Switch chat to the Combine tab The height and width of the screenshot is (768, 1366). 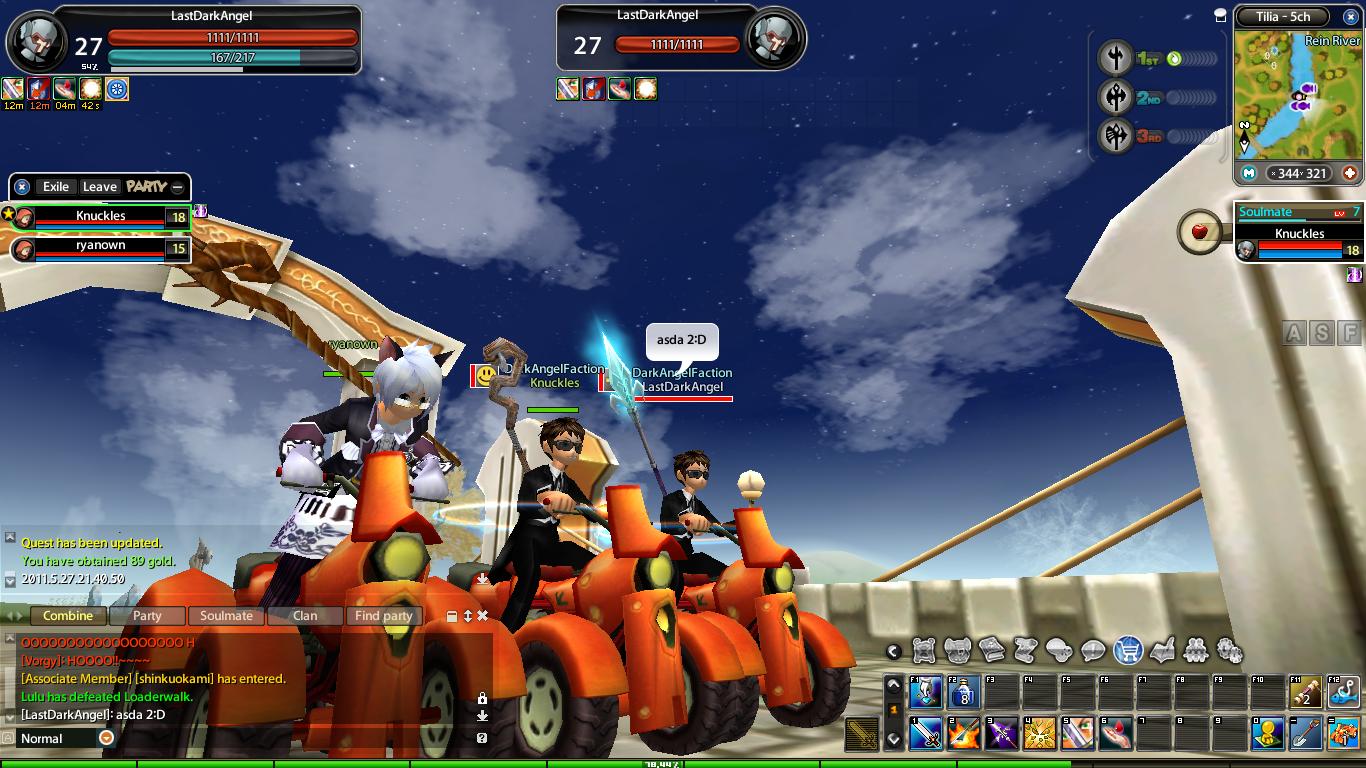pyautogui.click(x=68, y=616)
